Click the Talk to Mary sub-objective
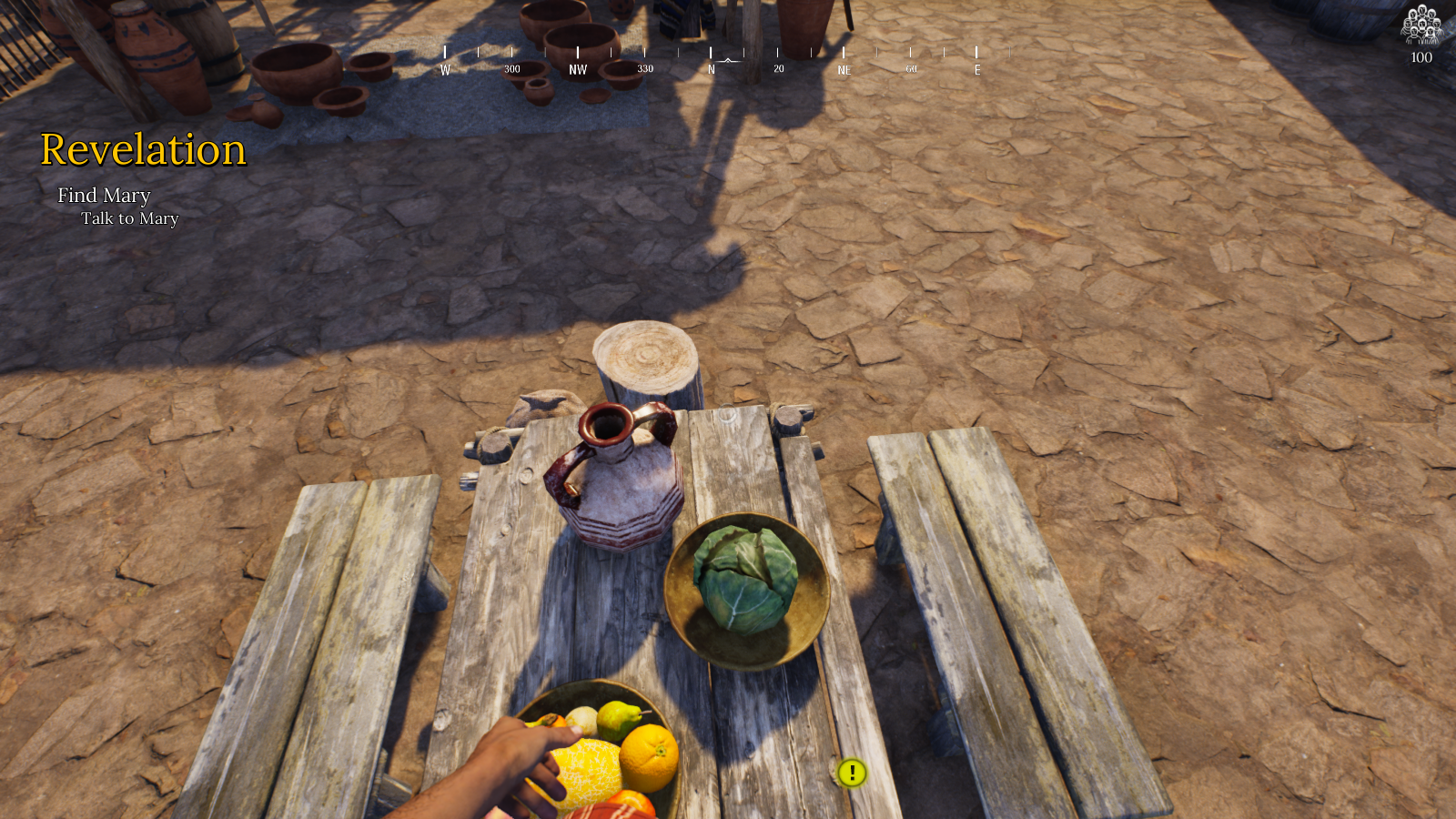This screenshot has height=819, width=1456. (x=129, y=218)
